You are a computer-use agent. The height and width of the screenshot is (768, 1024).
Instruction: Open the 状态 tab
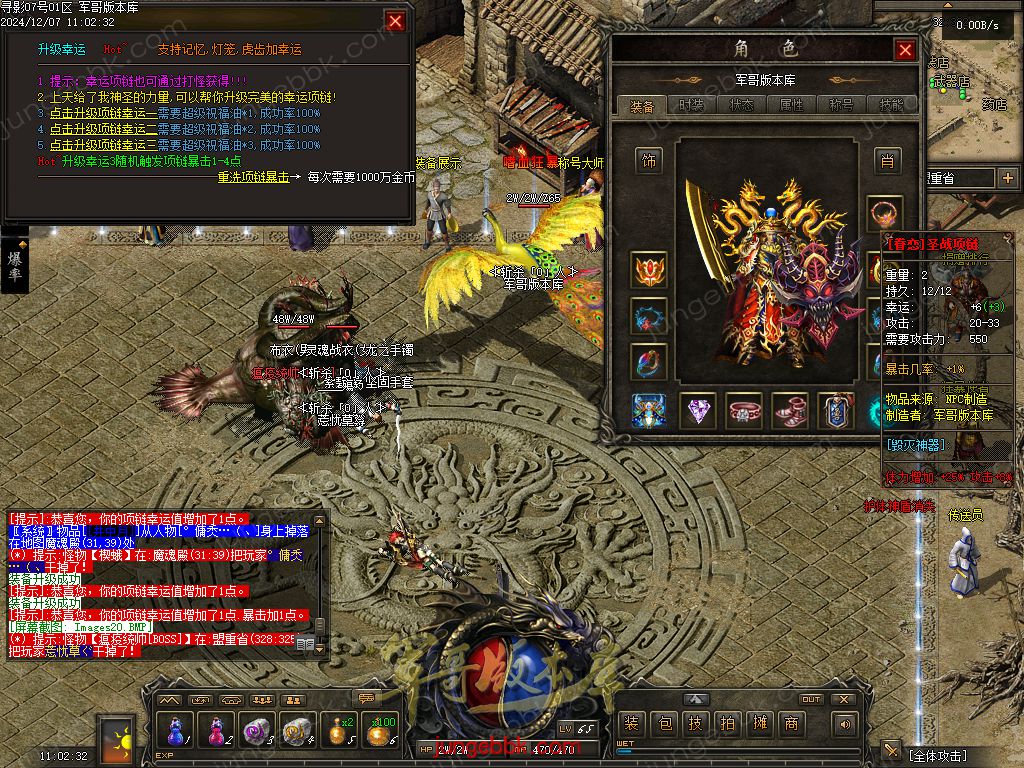pyautogui.click(x=741, y=105)
